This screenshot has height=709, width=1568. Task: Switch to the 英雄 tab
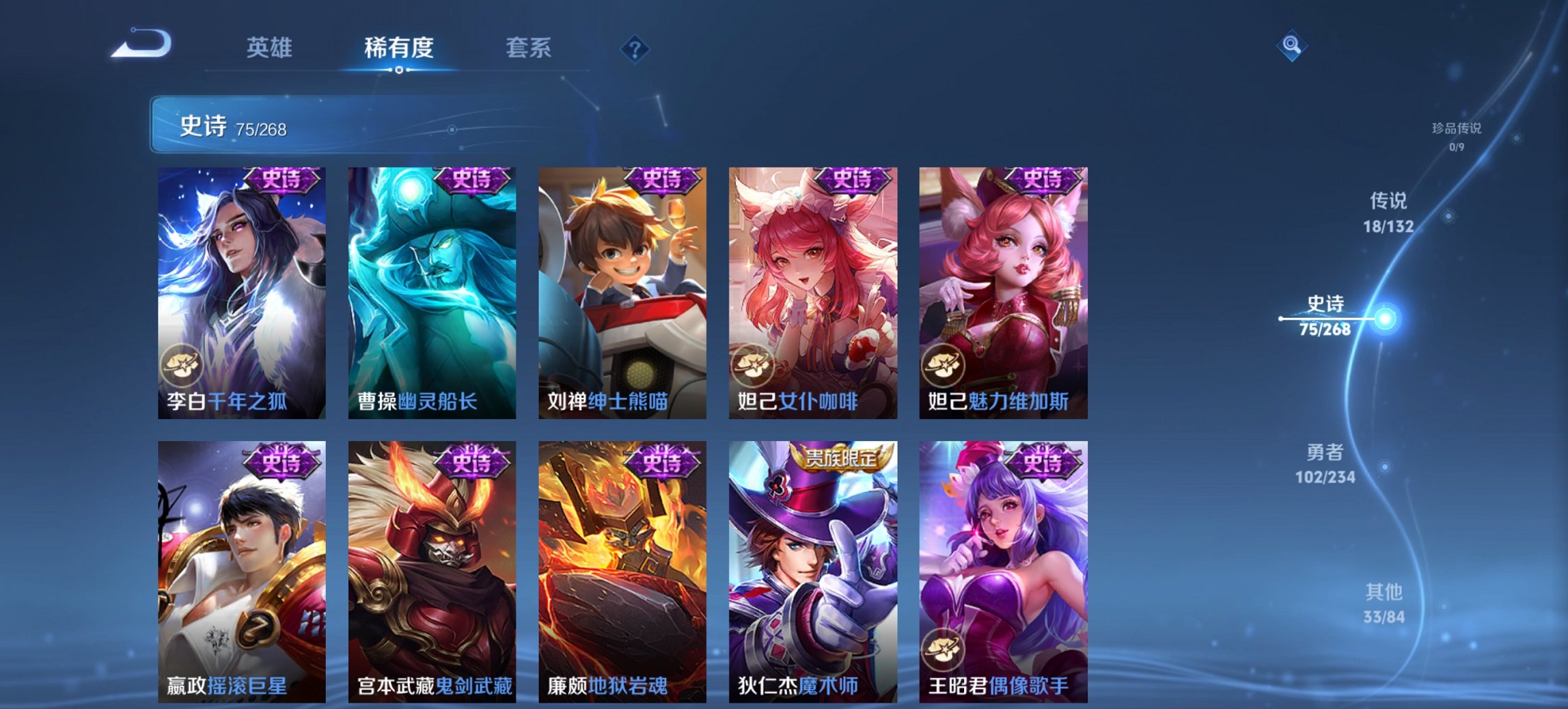[x=270, y=48]
